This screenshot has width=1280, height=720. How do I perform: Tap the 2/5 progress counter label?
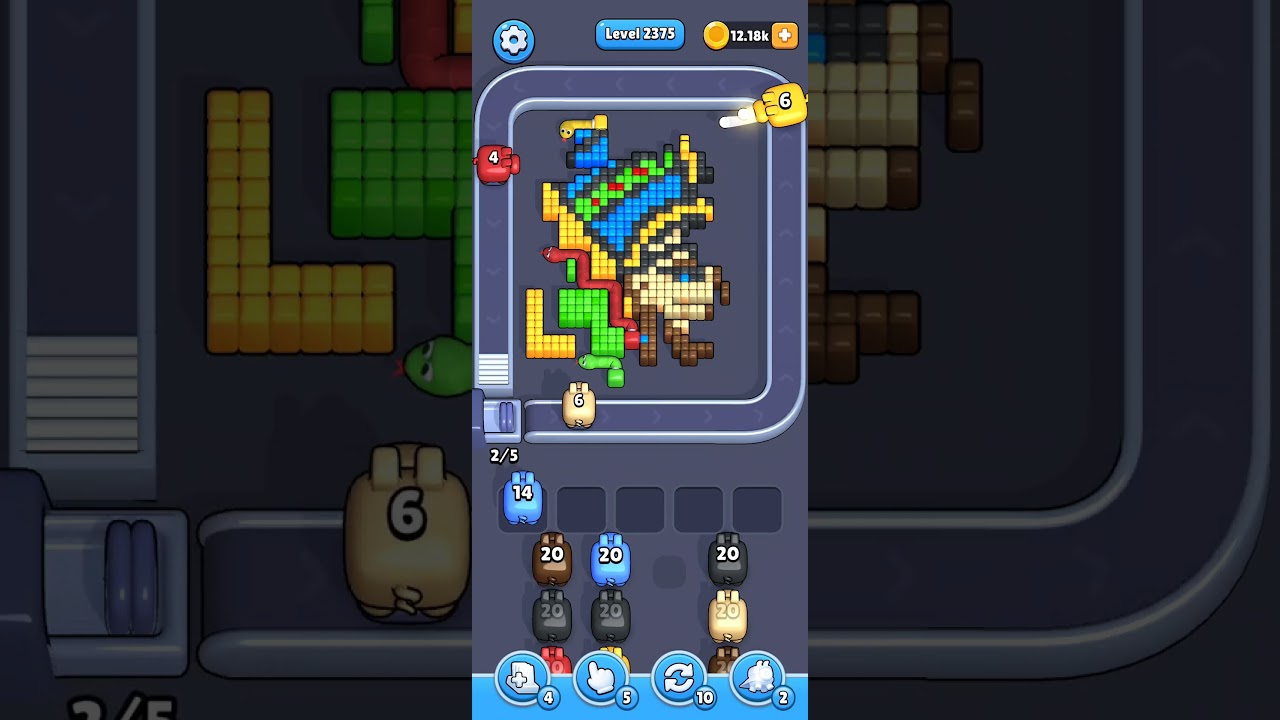tap(503, 455)
